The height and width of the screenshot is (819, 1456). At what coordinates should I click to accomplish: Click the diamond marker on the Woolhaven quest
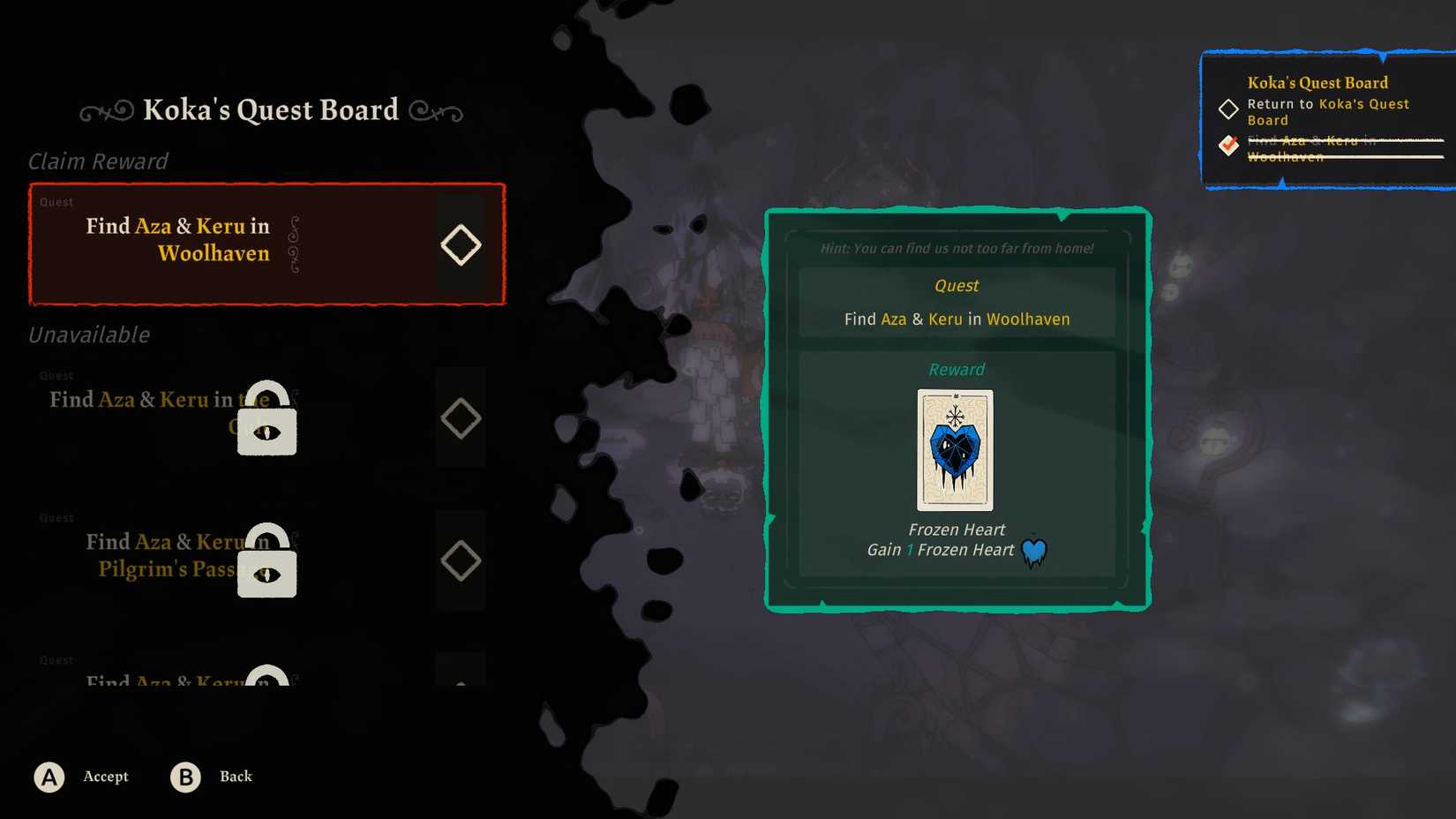460,244
